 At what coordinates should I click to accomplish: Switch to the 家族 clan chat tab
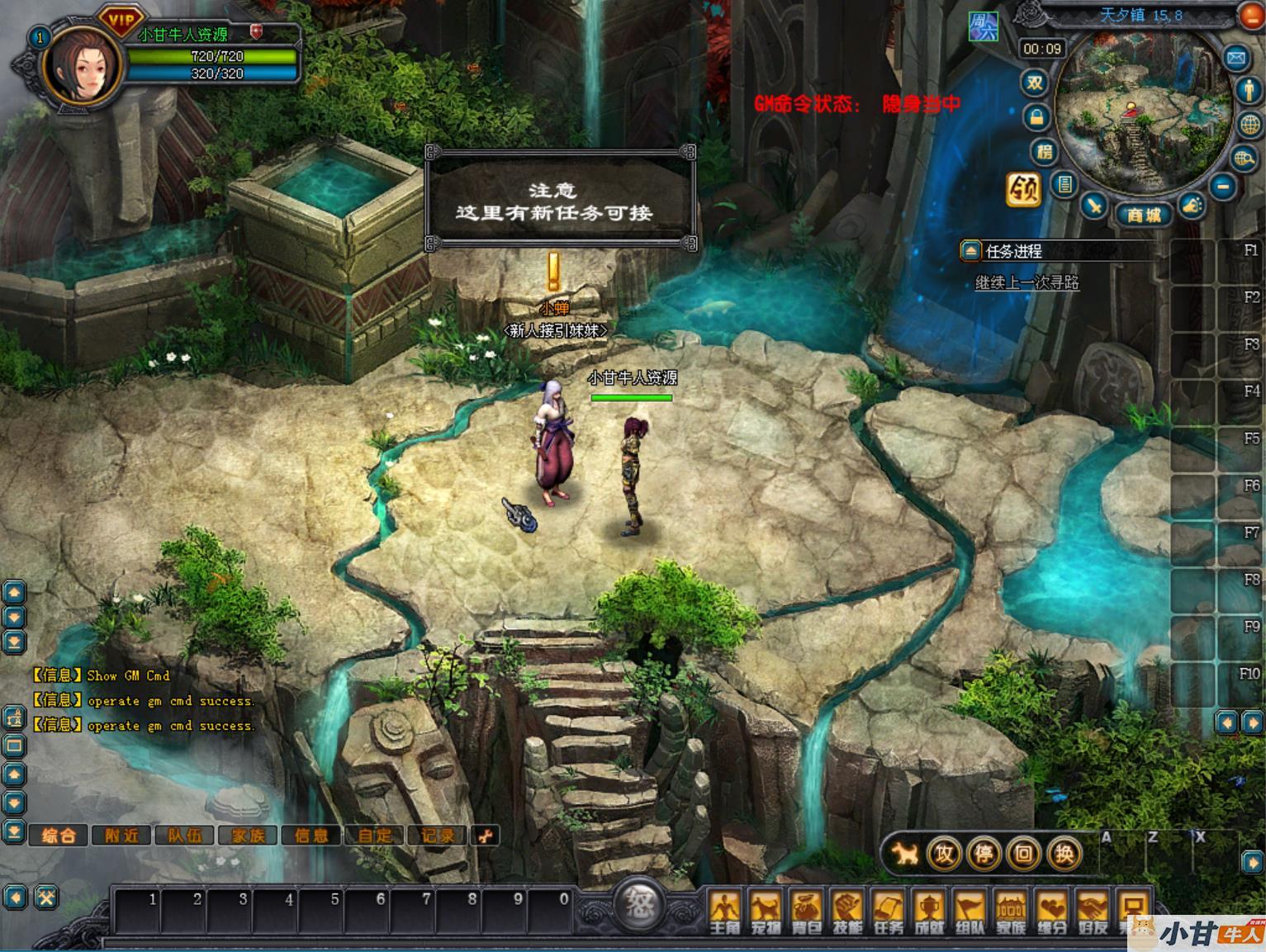(x=249, y=836)
